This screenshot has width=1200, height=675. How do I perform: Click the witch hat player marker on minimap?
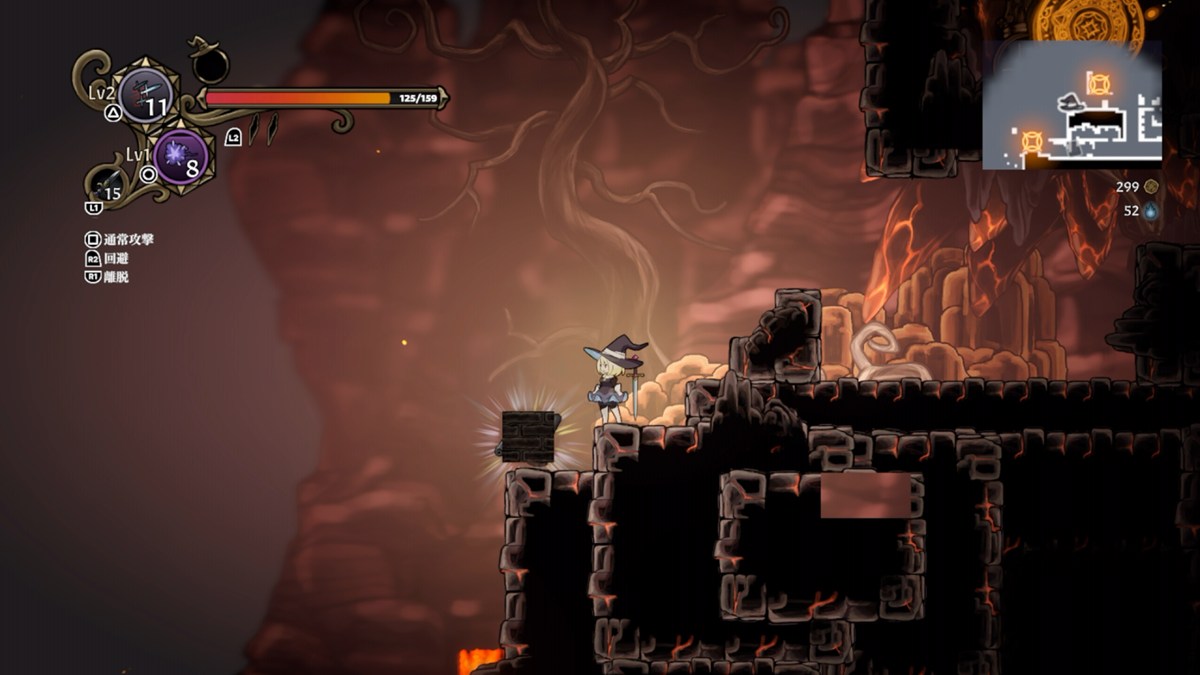click(1071, 102)
